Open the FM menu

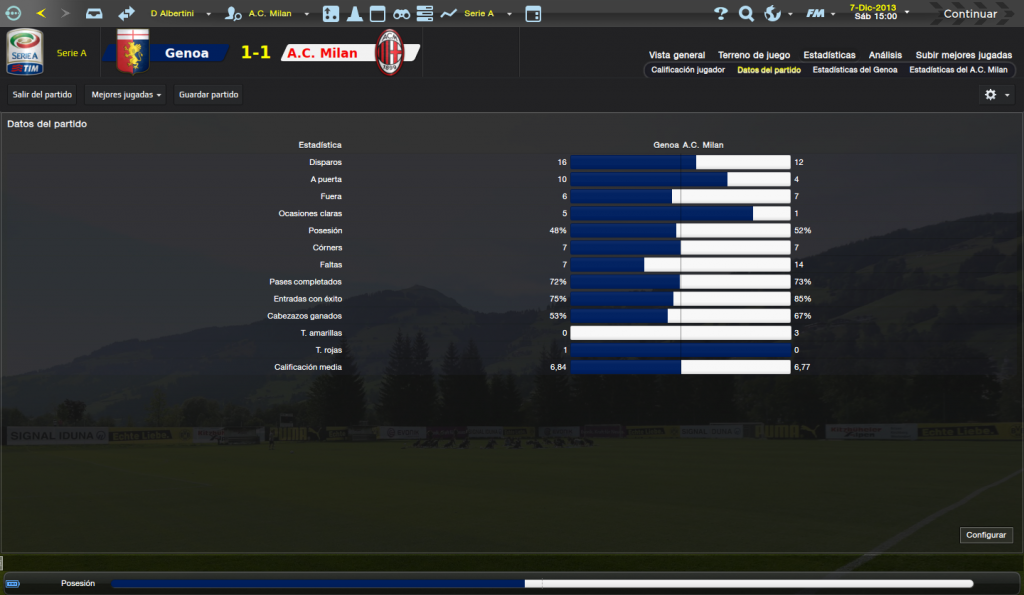pyautogui.click(x=819, y=14)
